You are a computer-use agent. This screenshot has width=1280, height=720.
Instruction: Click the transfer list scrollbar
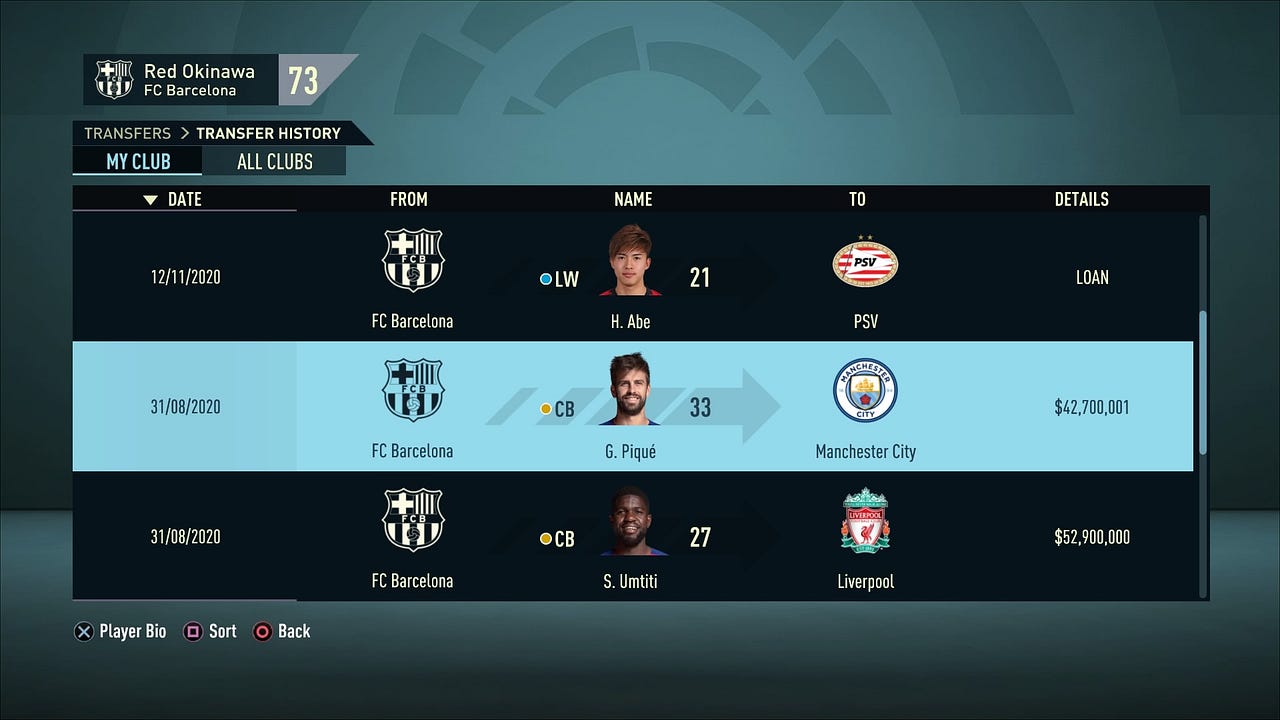click(x=1202, y=380)
